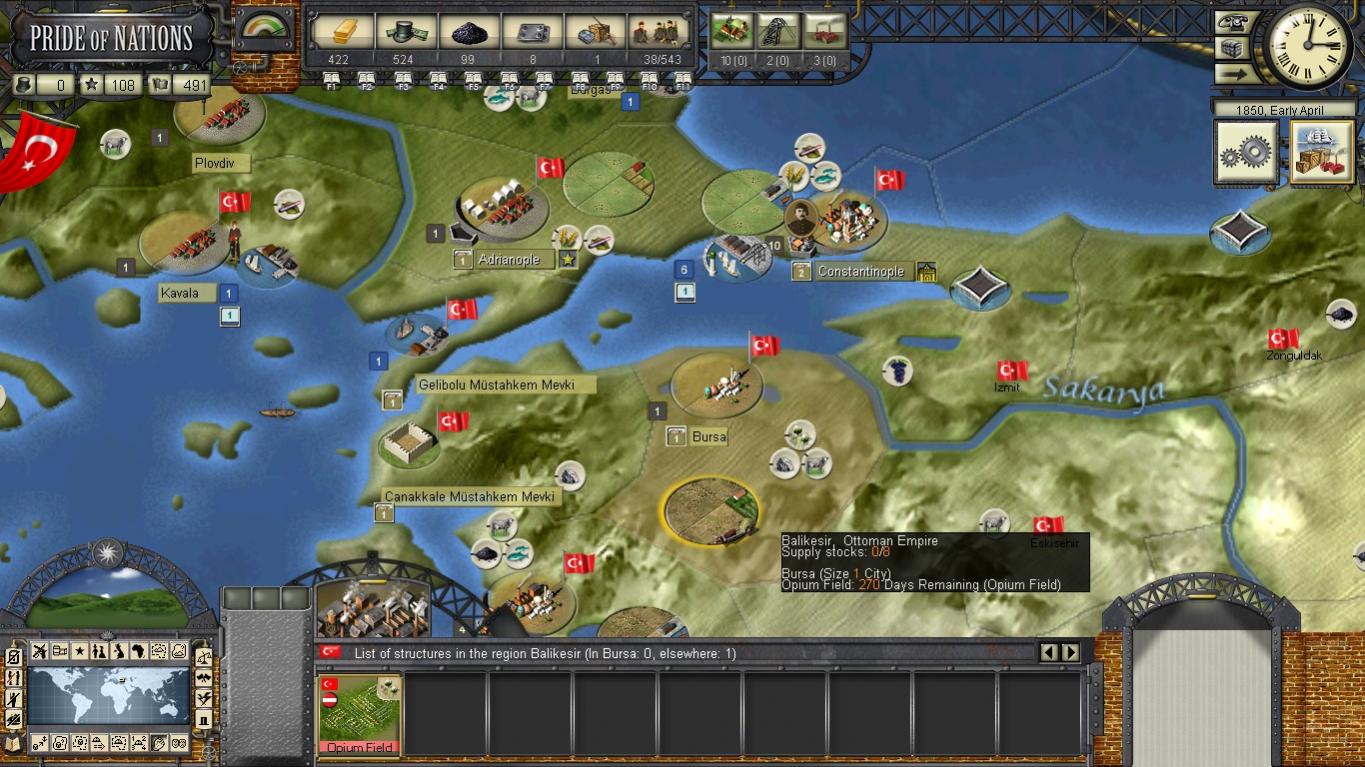This screenshot has width=1365, height=767.
Task: Toggle the star map filter
Action: pyautogui.click(x=79, y=652)
